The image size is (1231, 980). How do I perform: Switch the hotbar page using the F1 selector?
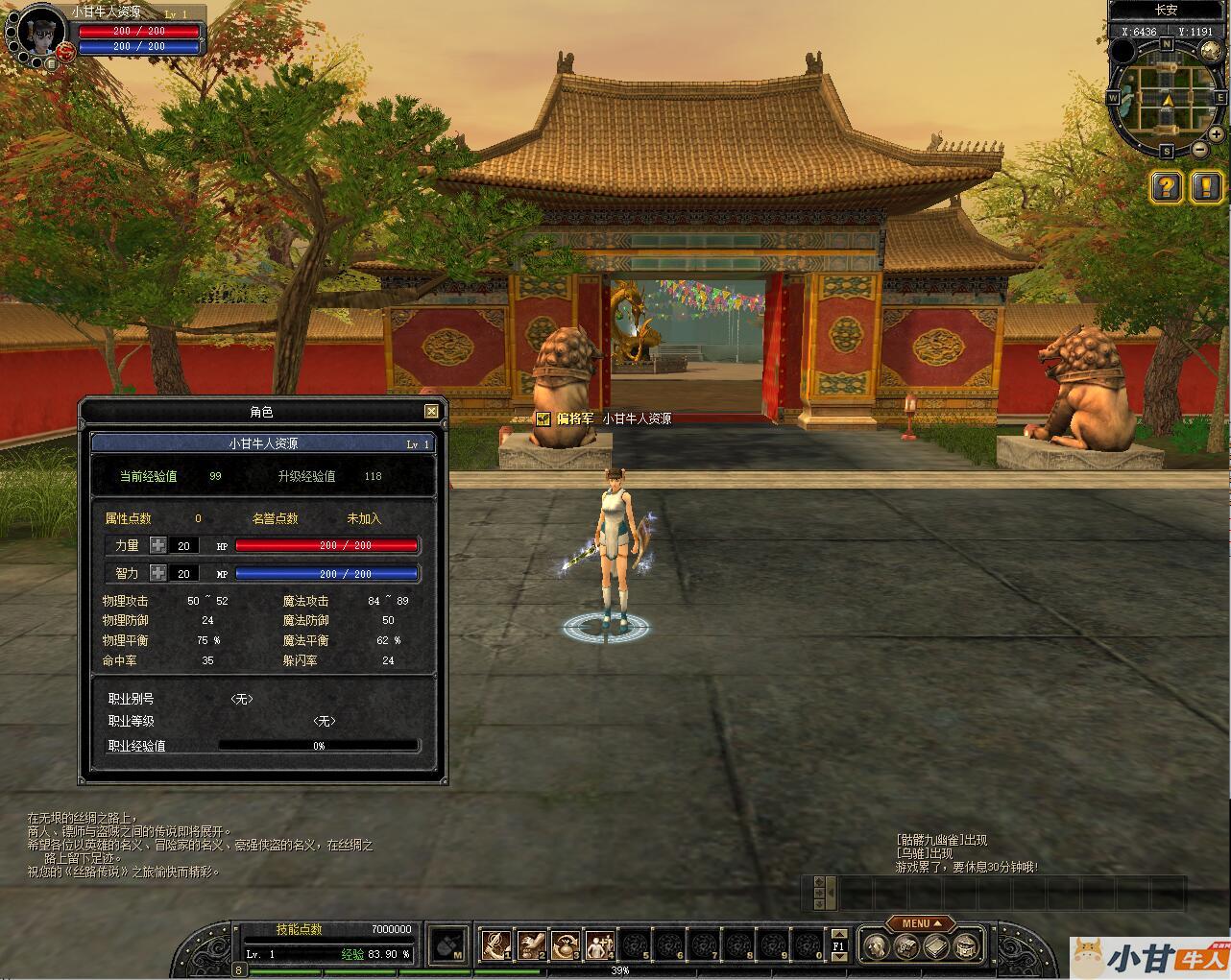click(x=838, y=946)
